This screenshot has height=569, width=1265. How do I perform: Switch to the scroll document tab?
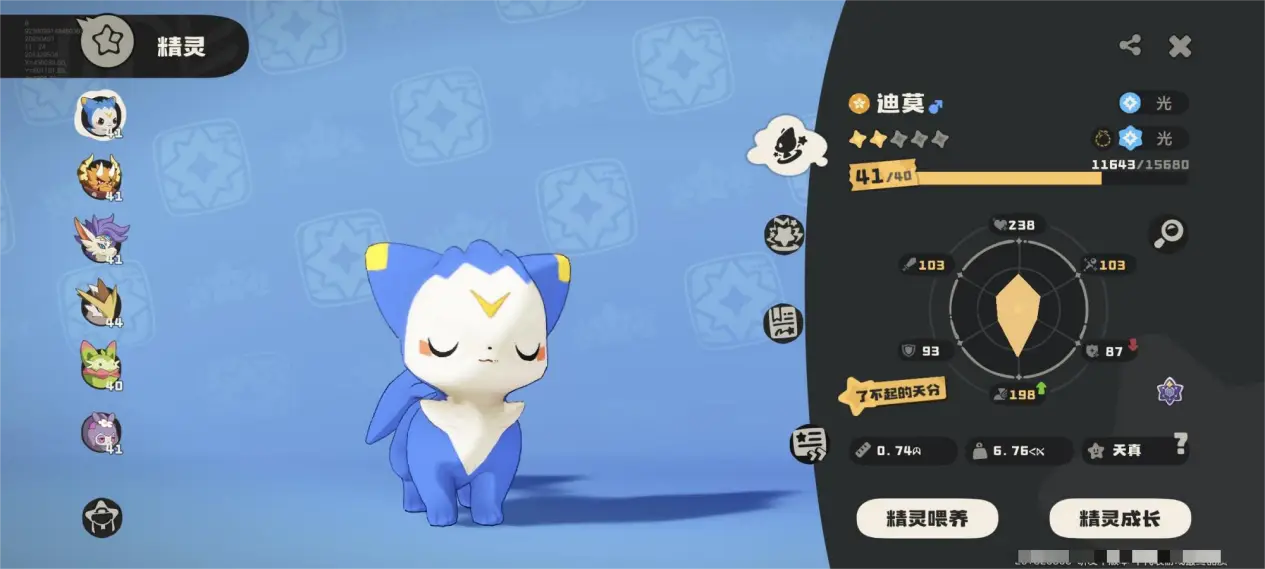click(x=784, y=322)
